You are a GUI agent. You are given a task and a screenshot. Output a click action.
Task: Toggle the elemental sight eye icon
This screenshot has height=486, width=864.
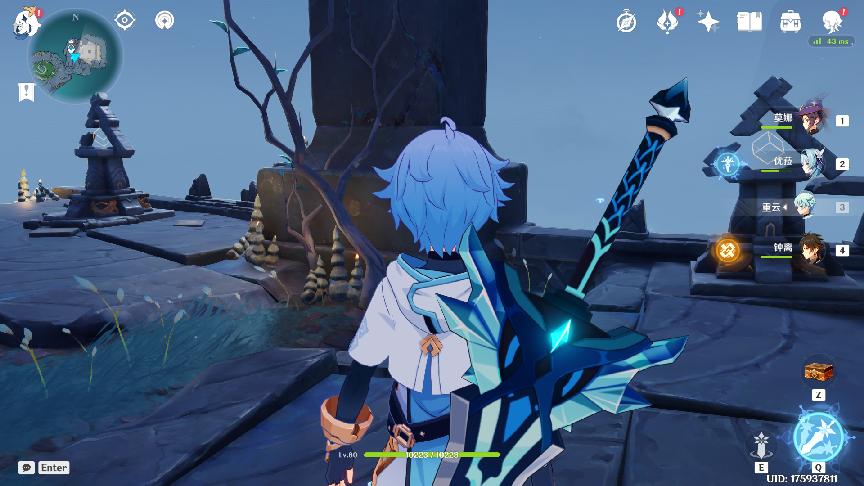pos(125,20)
